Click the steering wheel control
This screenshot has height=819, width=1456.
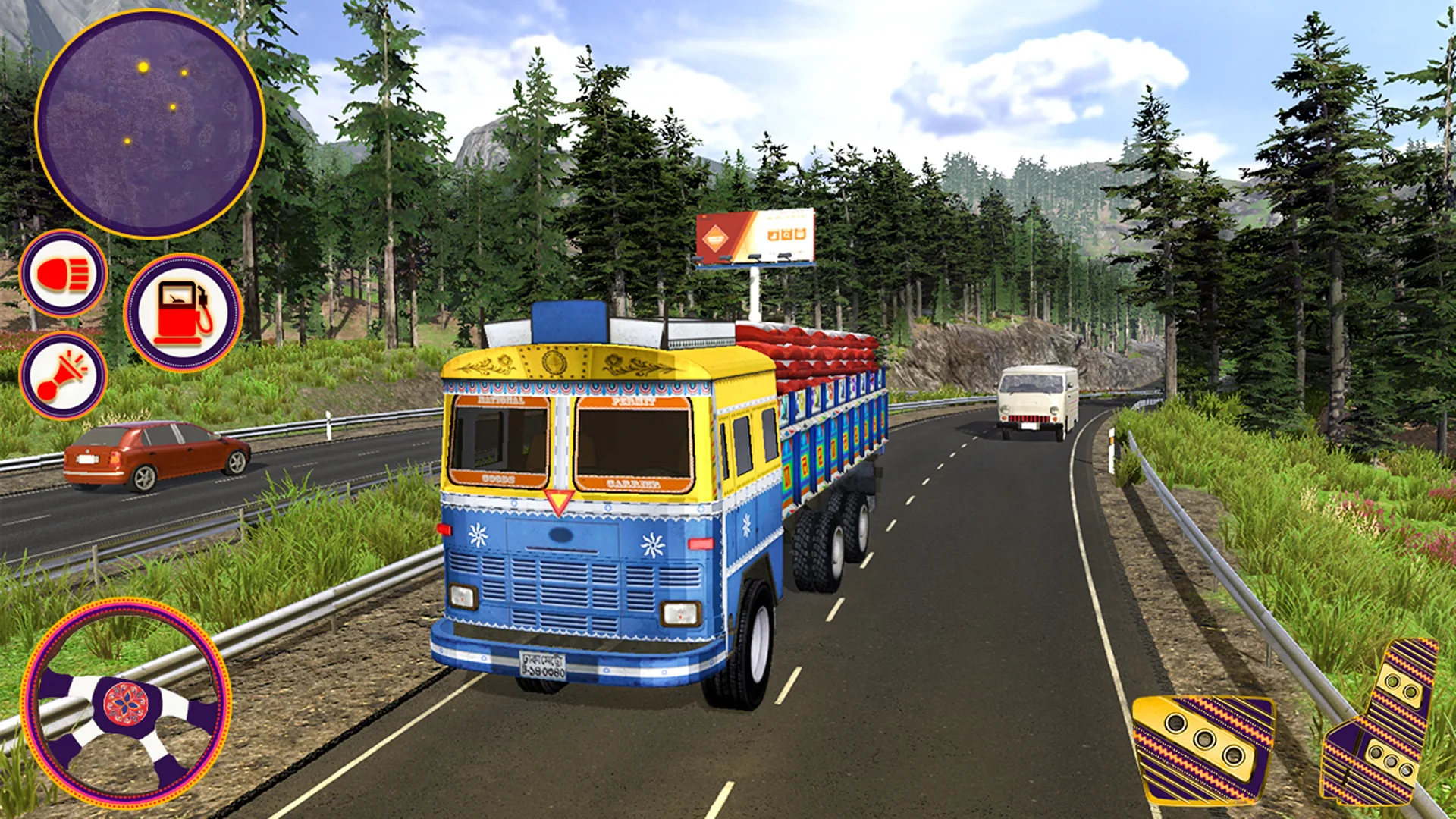pos(126,703)
